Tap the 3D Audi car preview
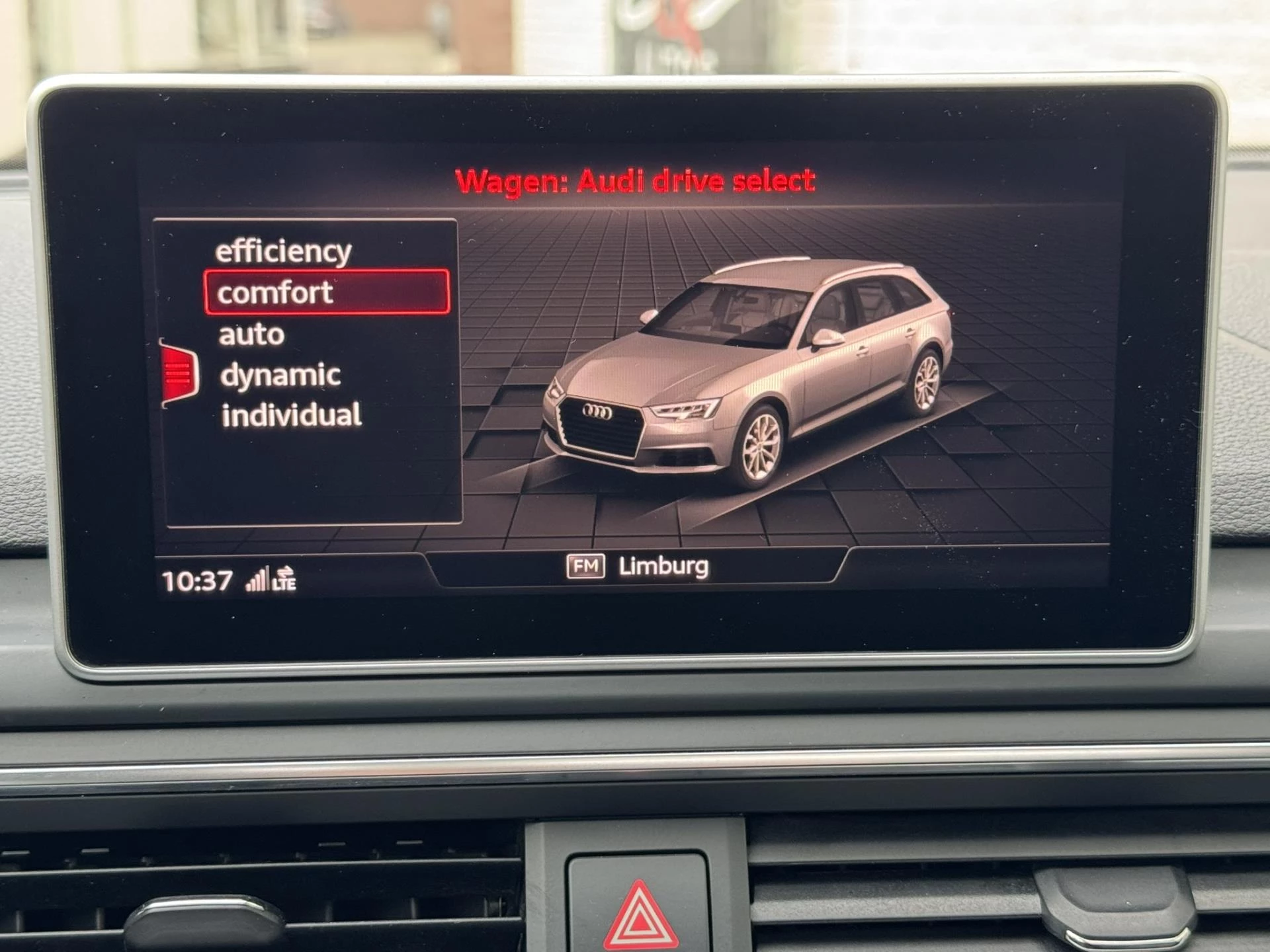 pyautogui.click(x=747, y=377)
